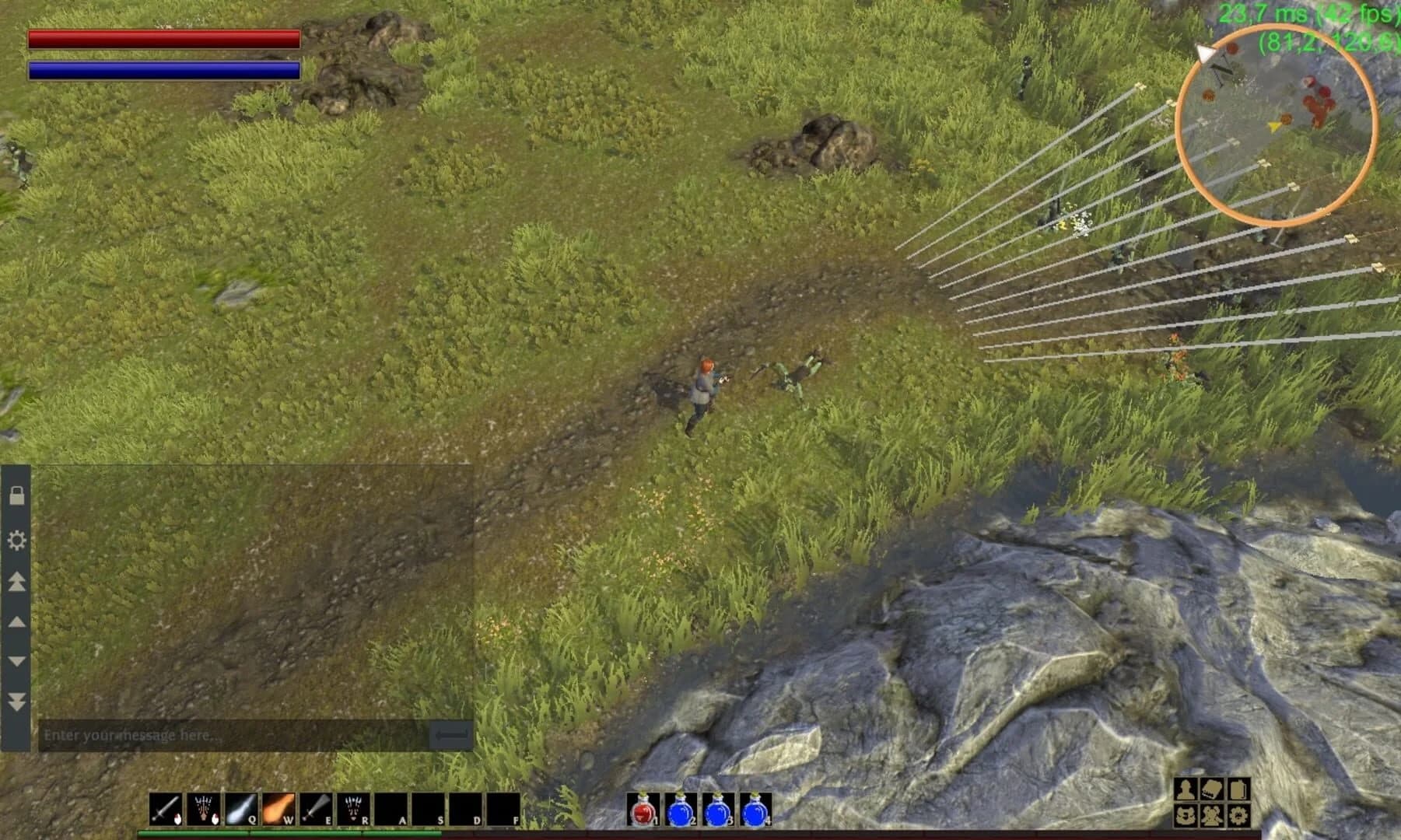Open the game settings gear at bottom right
1401x840 pixels.
(x=1236, y=817)
